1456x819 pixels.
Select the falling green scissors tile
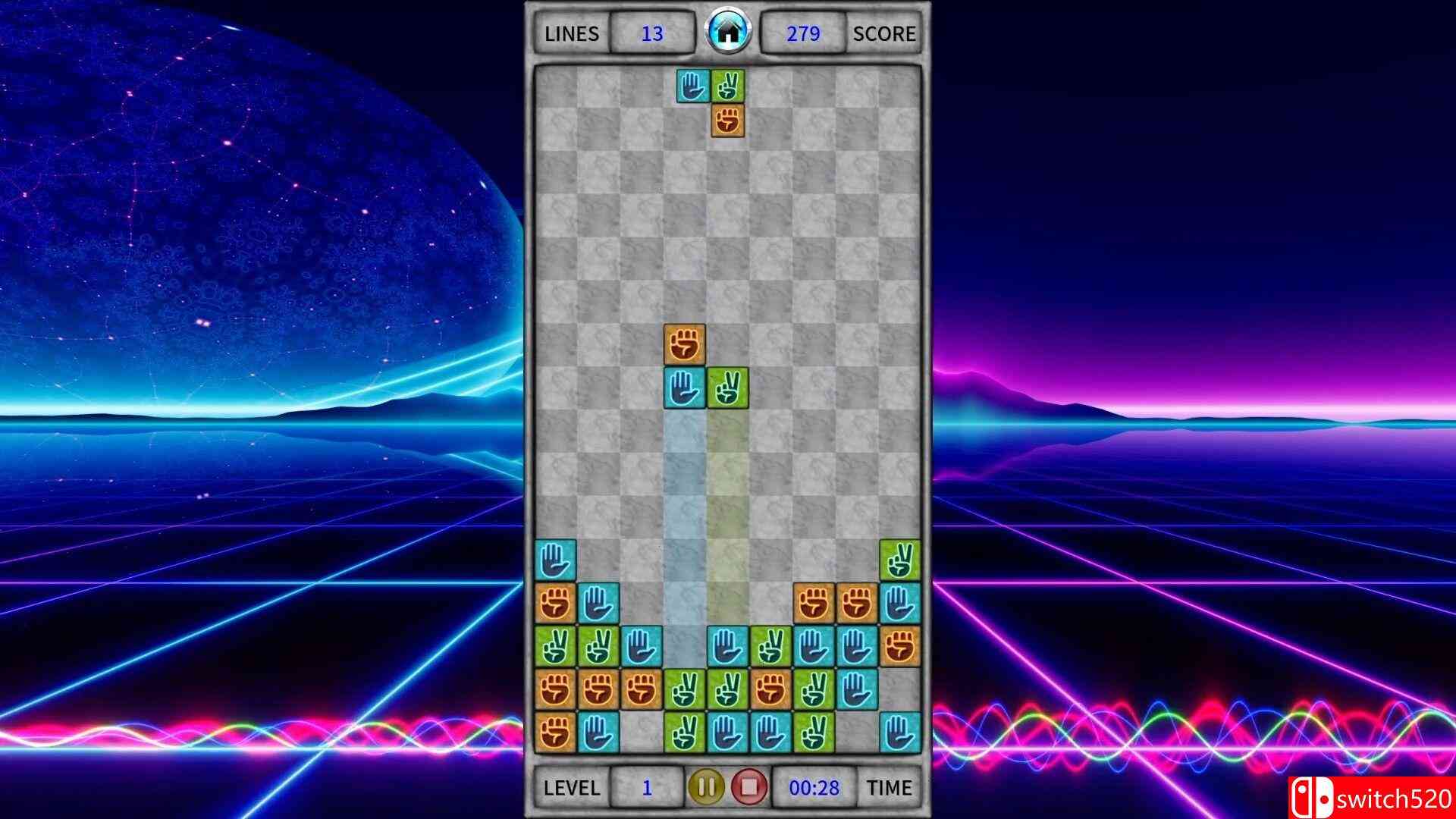click(728, 84)
